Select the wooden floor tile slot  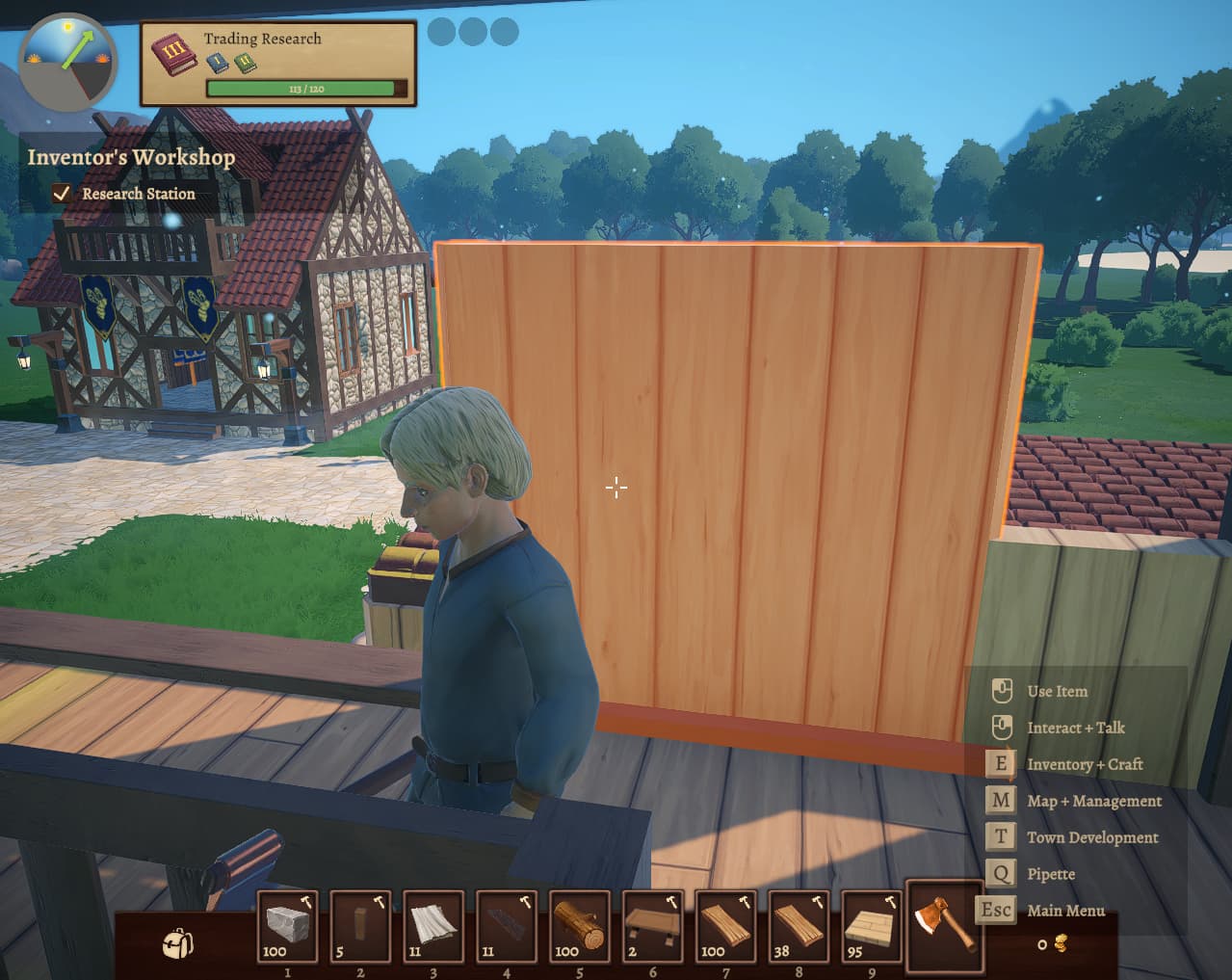pyautogui.click(x=873, y=926)
